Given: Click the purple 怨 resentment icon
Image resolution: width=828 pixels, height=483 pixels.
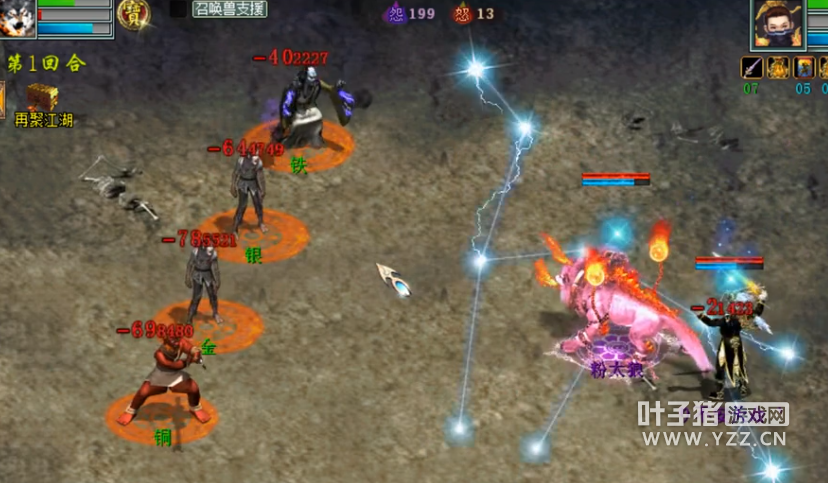Looking at the screenshot, I should [x=396, y=14].
